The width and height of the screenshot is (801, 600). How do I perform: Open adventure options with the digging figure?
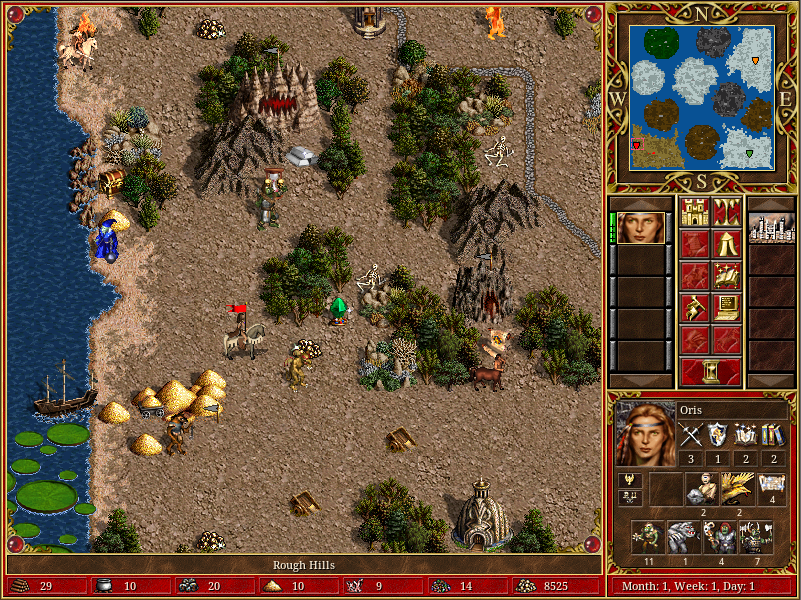coord(693,308)
